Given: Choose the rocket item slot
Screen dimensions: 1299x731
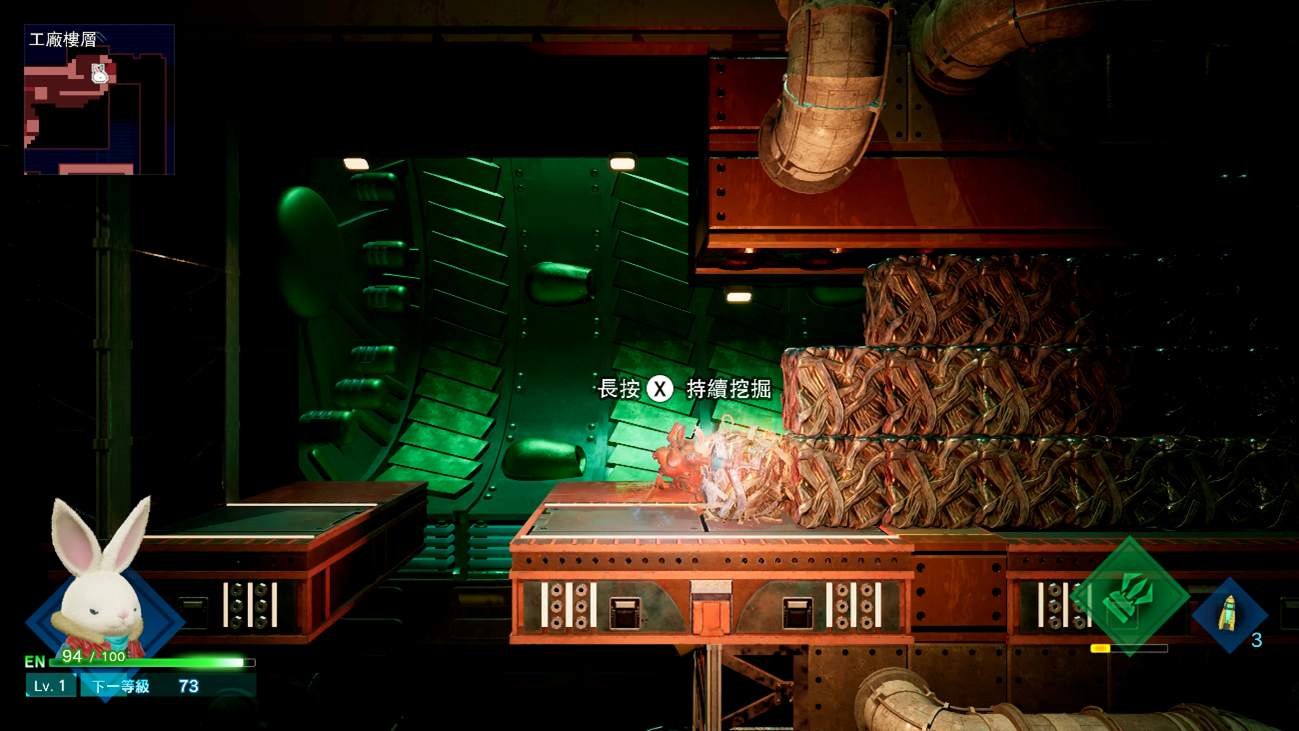Looking at the screenshot, I should (x=1229, y=614).
